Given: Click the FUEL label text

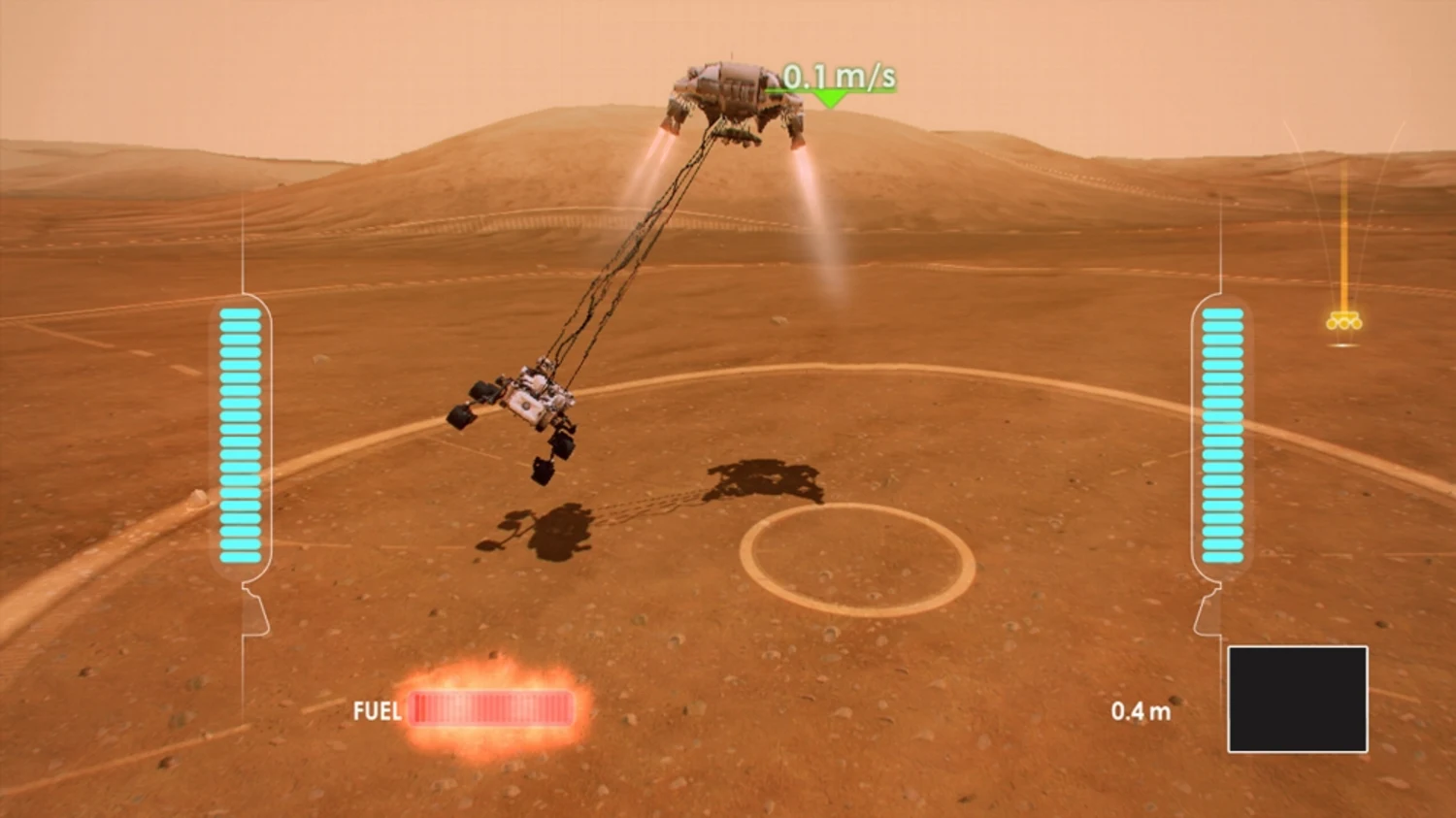Looking at the screenshot, I should [378, 710].
